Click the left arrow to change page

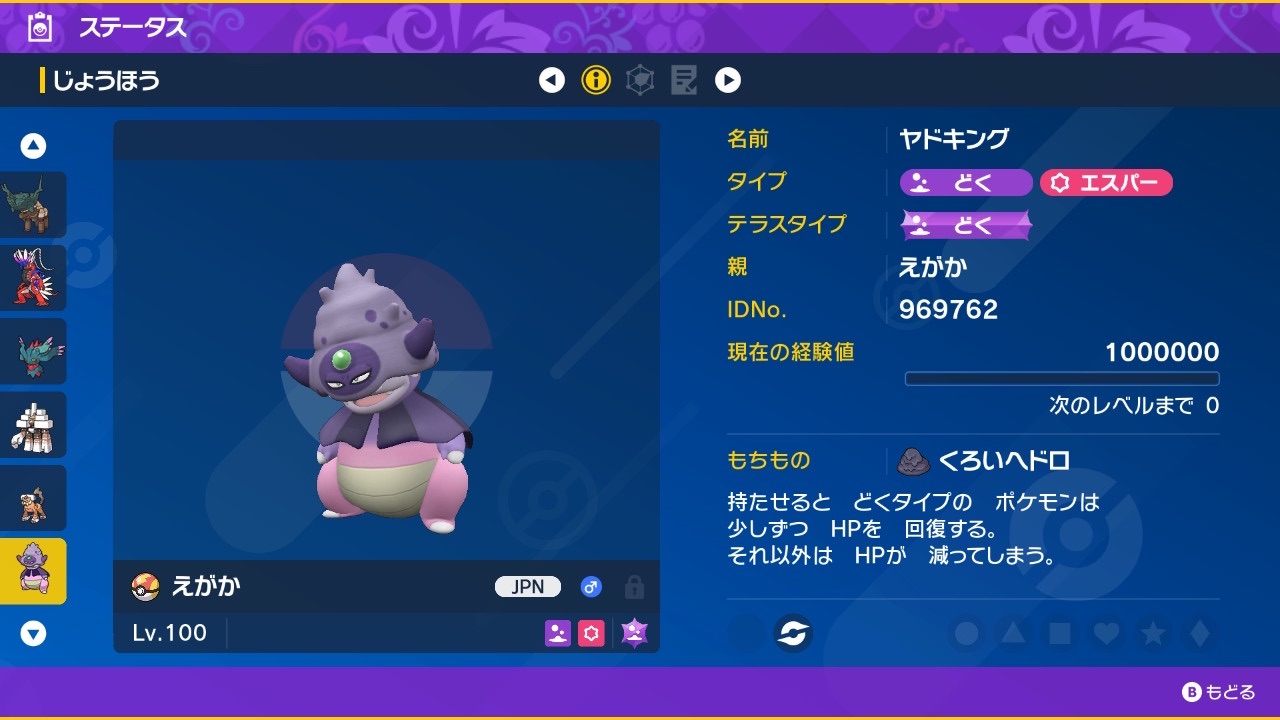[x=552, y=80]
